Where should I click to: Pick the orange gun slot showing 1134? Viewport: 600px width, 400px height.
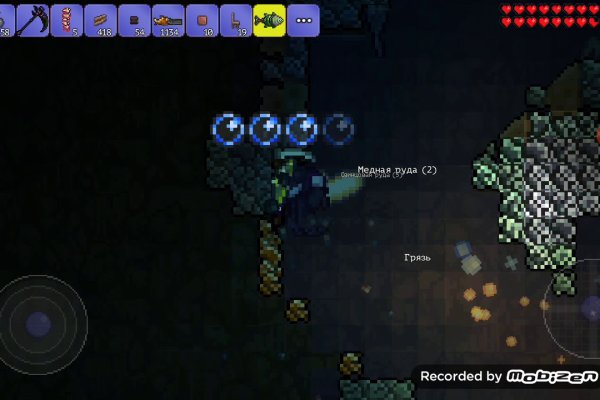coord(168,18)
